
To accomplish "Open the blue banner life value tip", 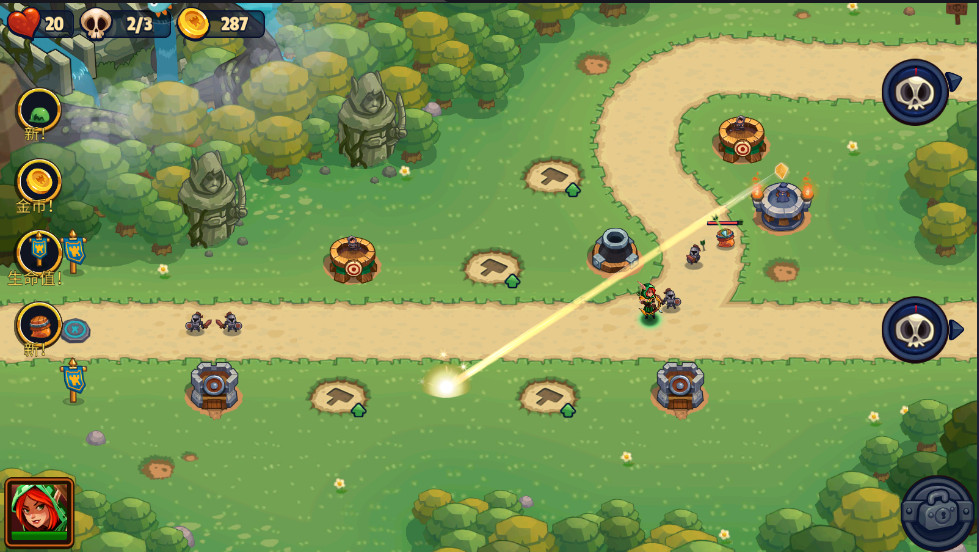I will tap(39, 252).
